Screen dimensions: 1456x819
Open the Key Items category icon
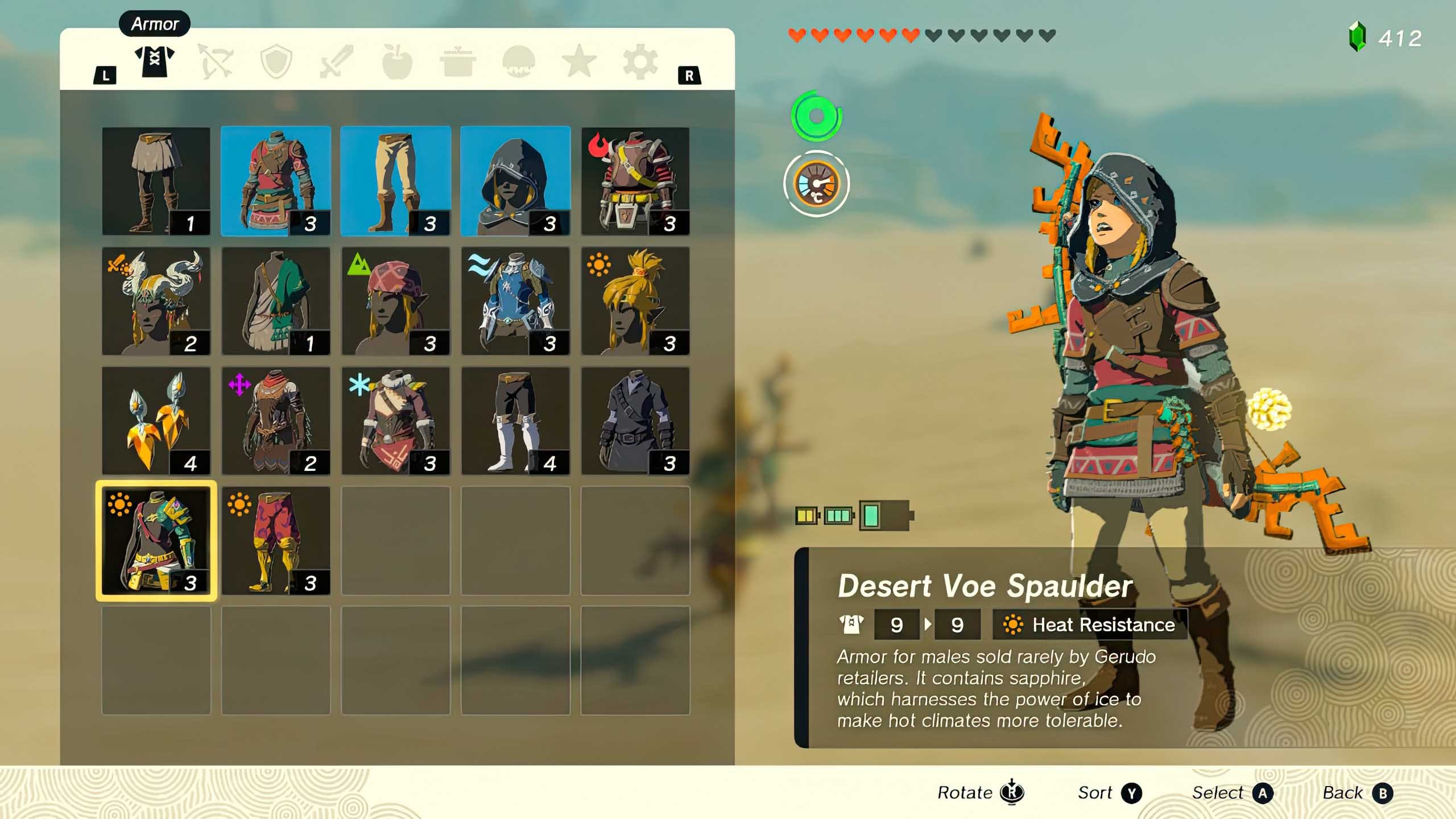[x=519, y=63]
